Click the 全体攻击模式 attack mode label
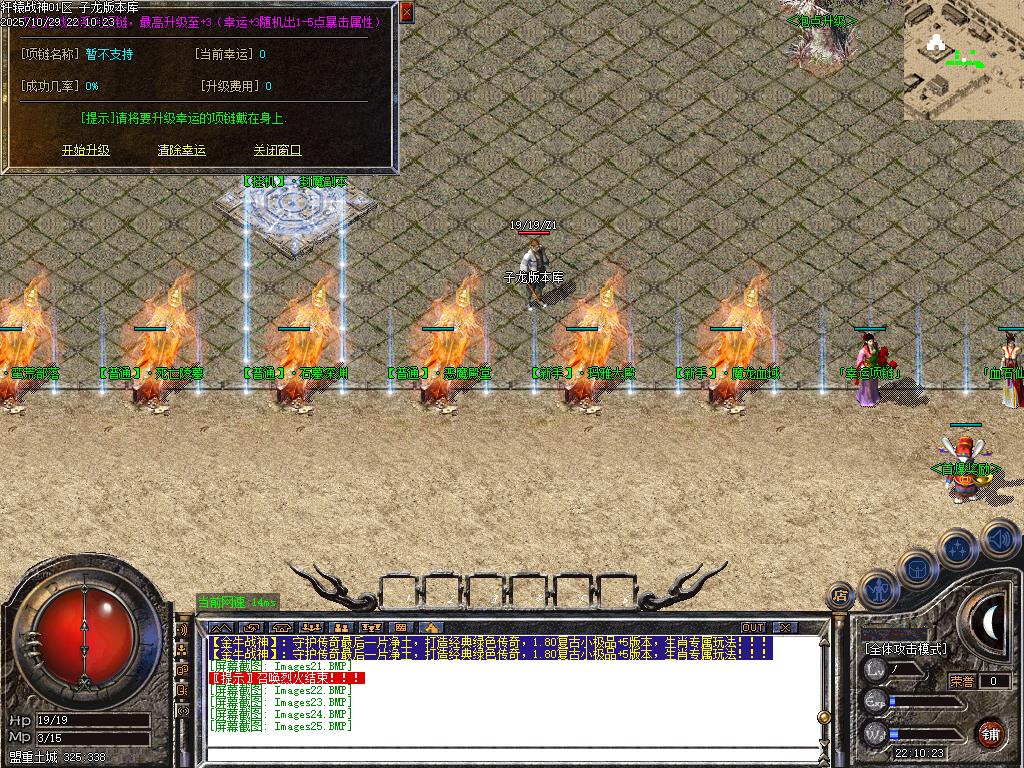Viewport: 1024px width, 768px height. 905,649
